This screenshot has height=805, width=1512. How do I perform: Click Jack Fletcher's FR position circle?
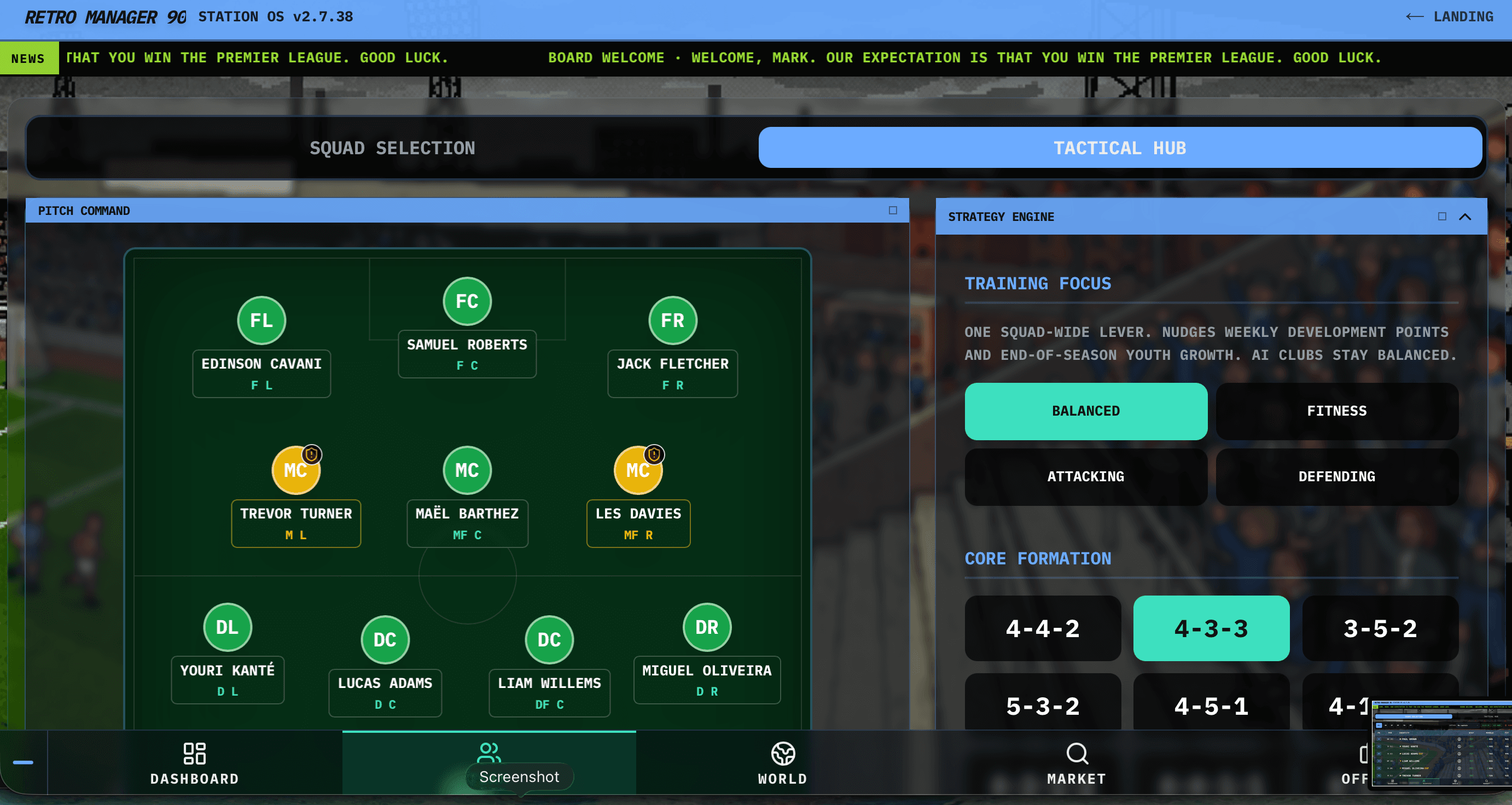click(672, 320)
